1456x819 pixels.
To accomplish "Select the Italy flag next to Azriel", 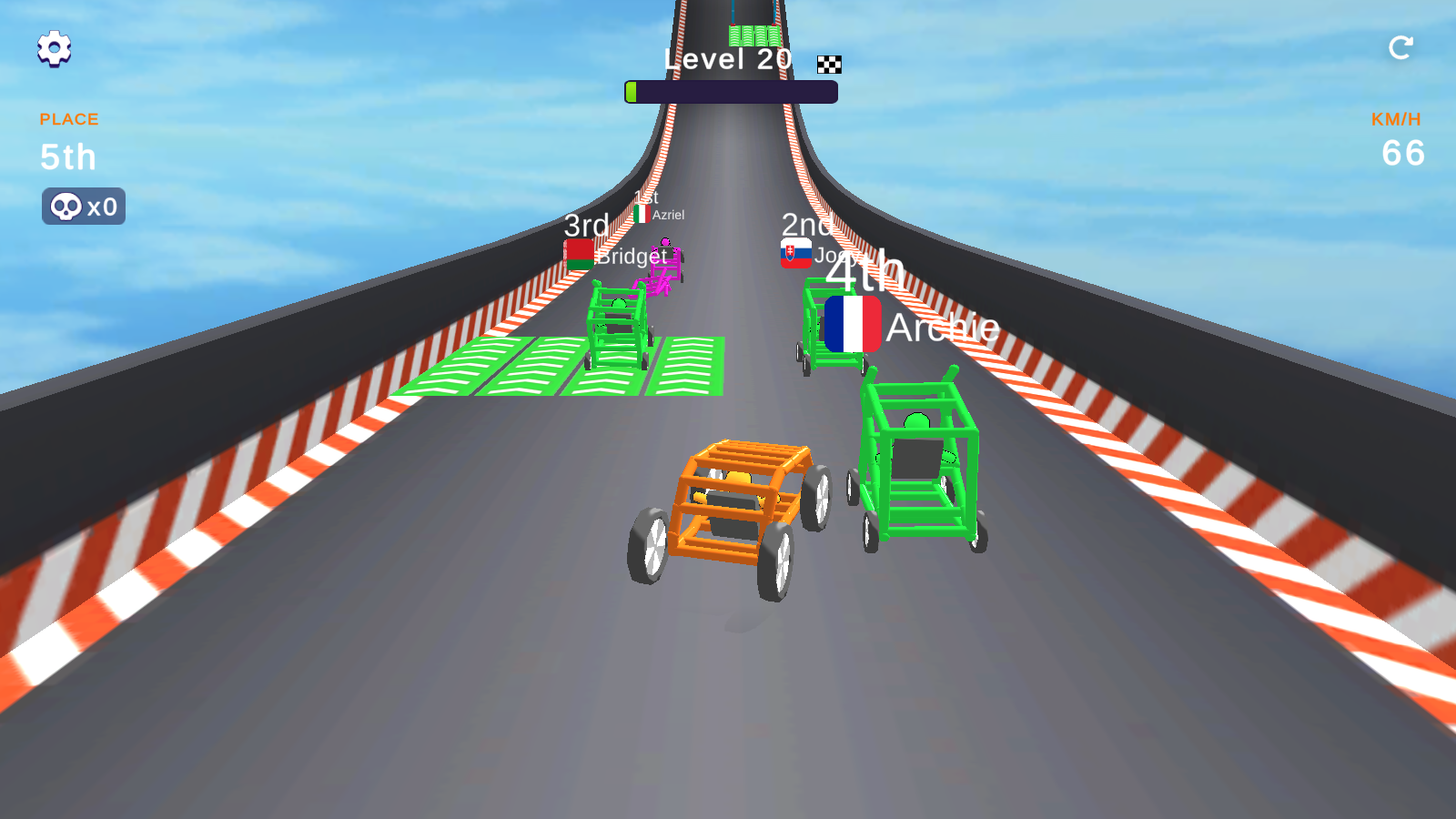I will 642,214.
